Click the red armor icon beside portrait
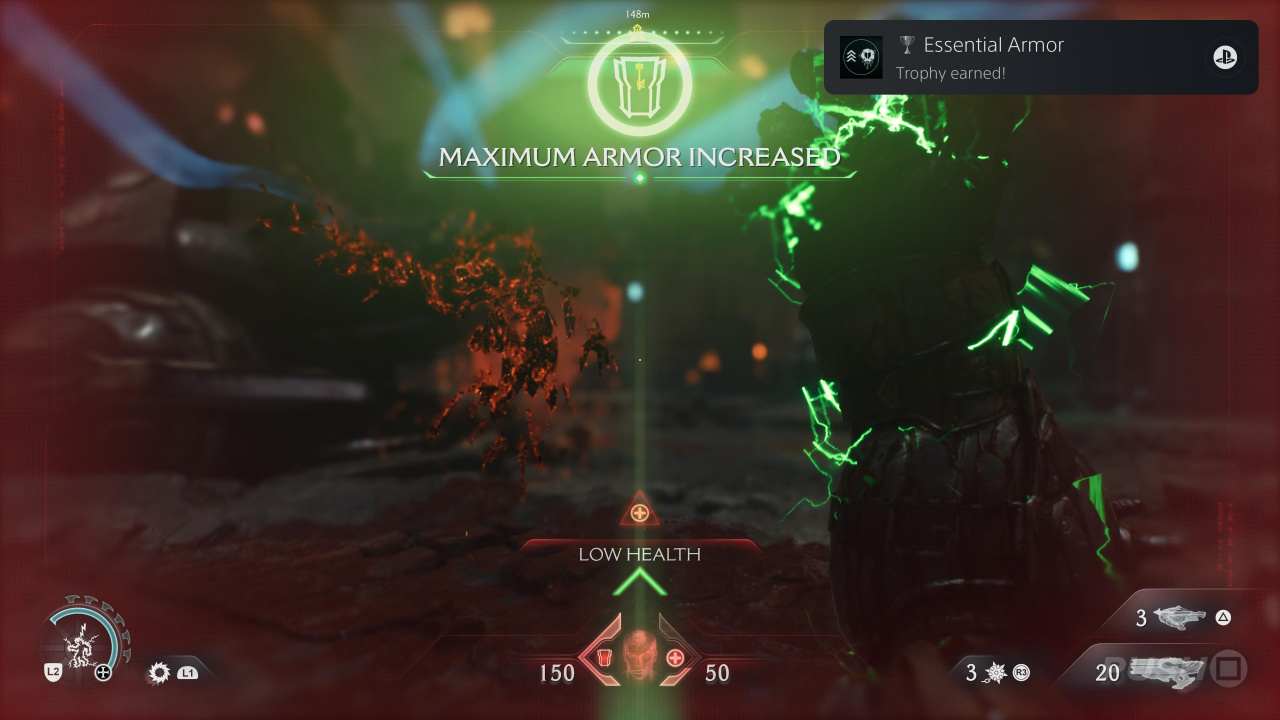This screenshot has width=1280, height=720. point(604,658)
